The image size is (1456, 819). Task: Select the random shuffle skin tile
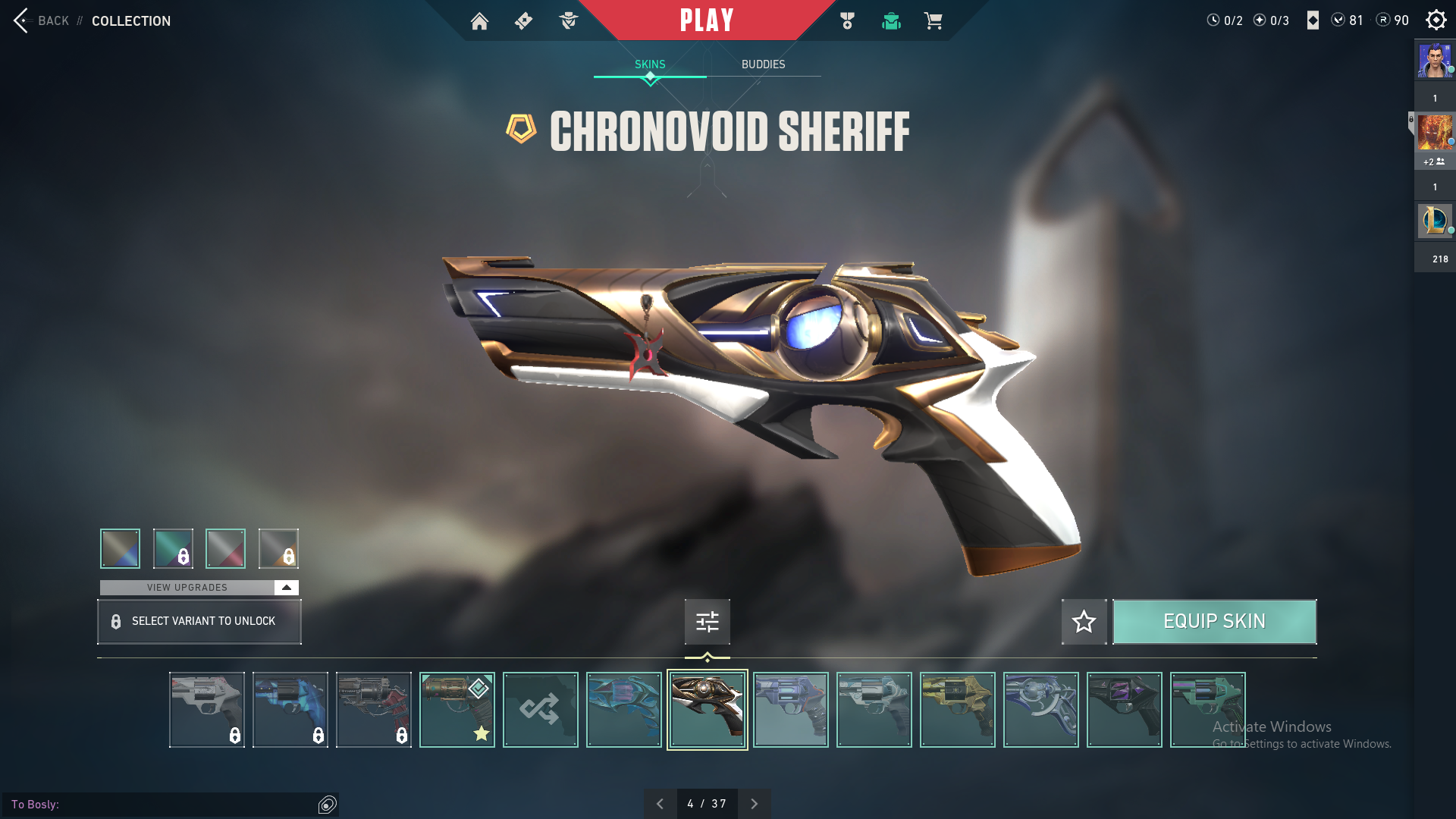point(540,710)
